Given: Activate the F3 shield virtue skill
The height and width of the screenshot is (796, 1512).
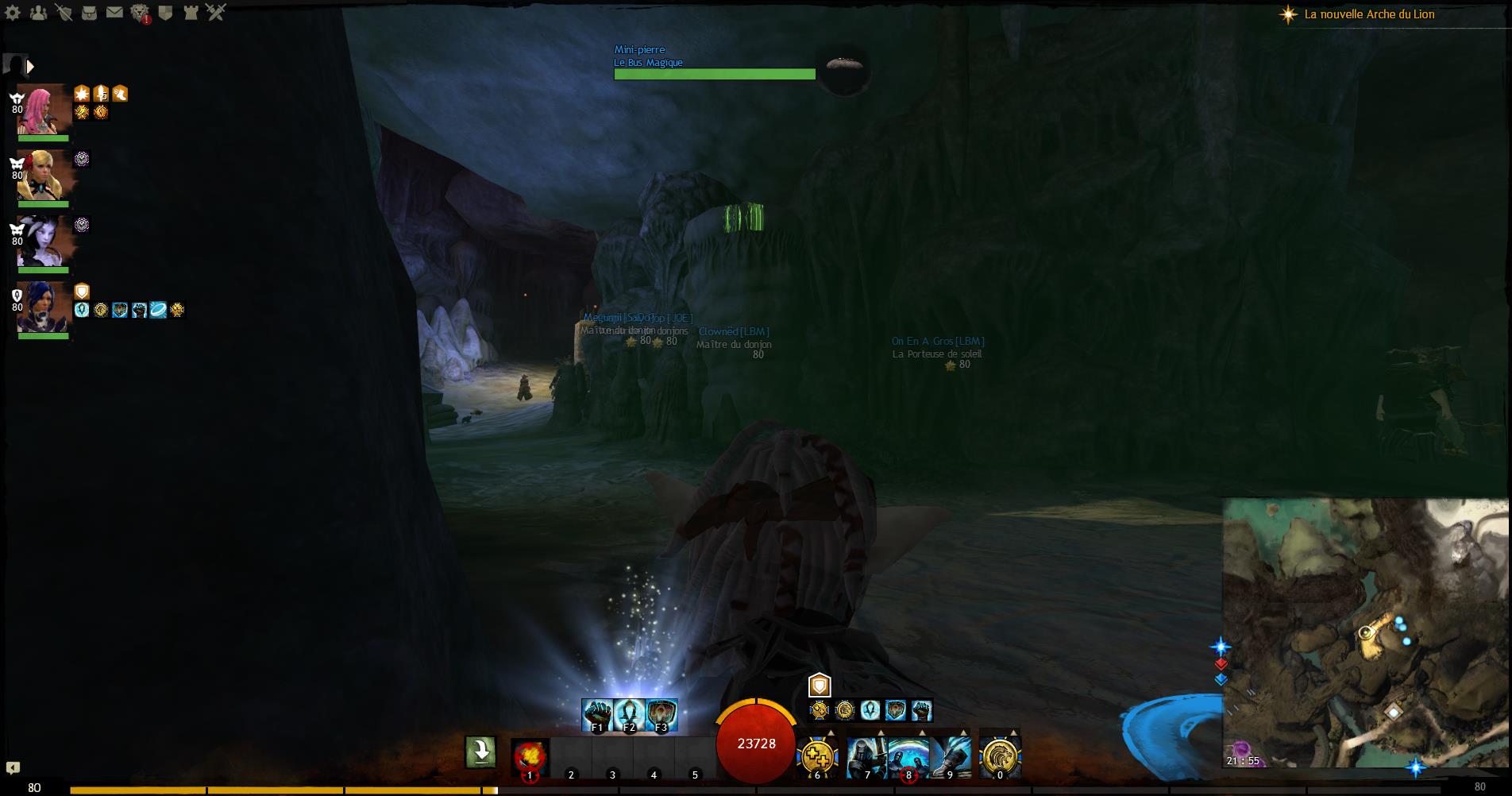Looking at the screenshot, I should coord(661,715).
